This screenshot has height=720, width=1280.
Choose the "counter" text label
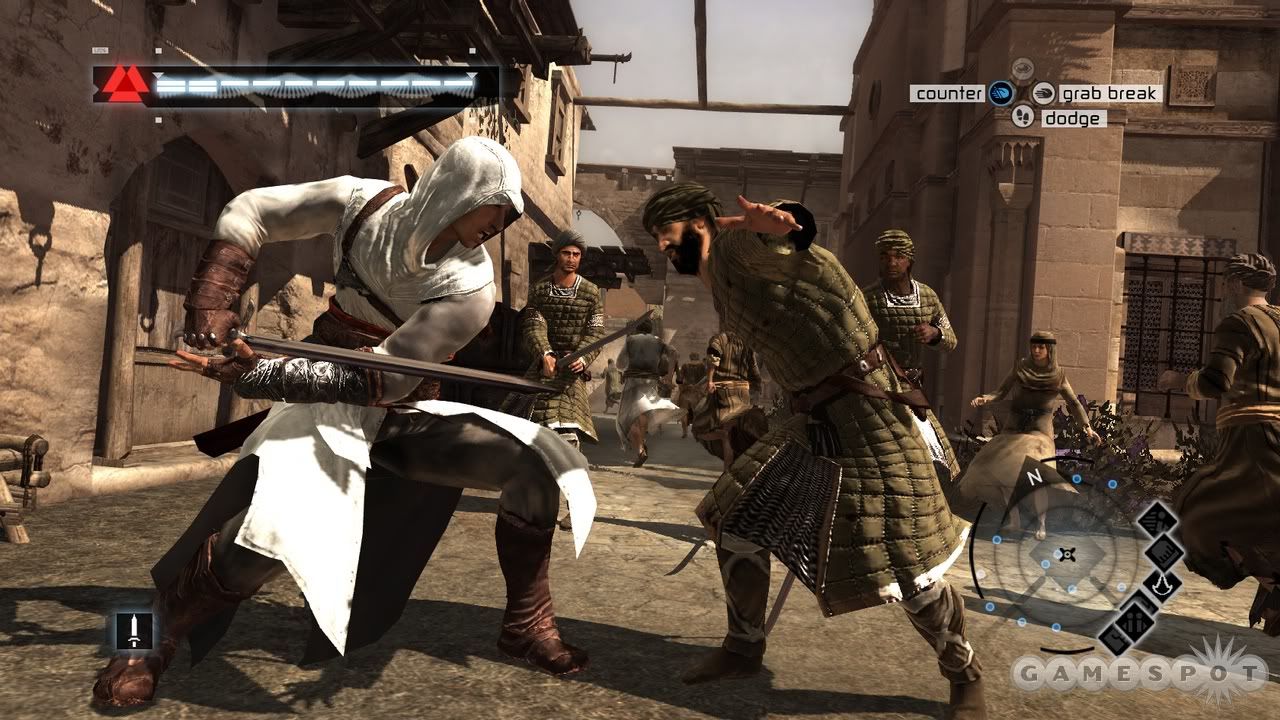coord(948,94)
